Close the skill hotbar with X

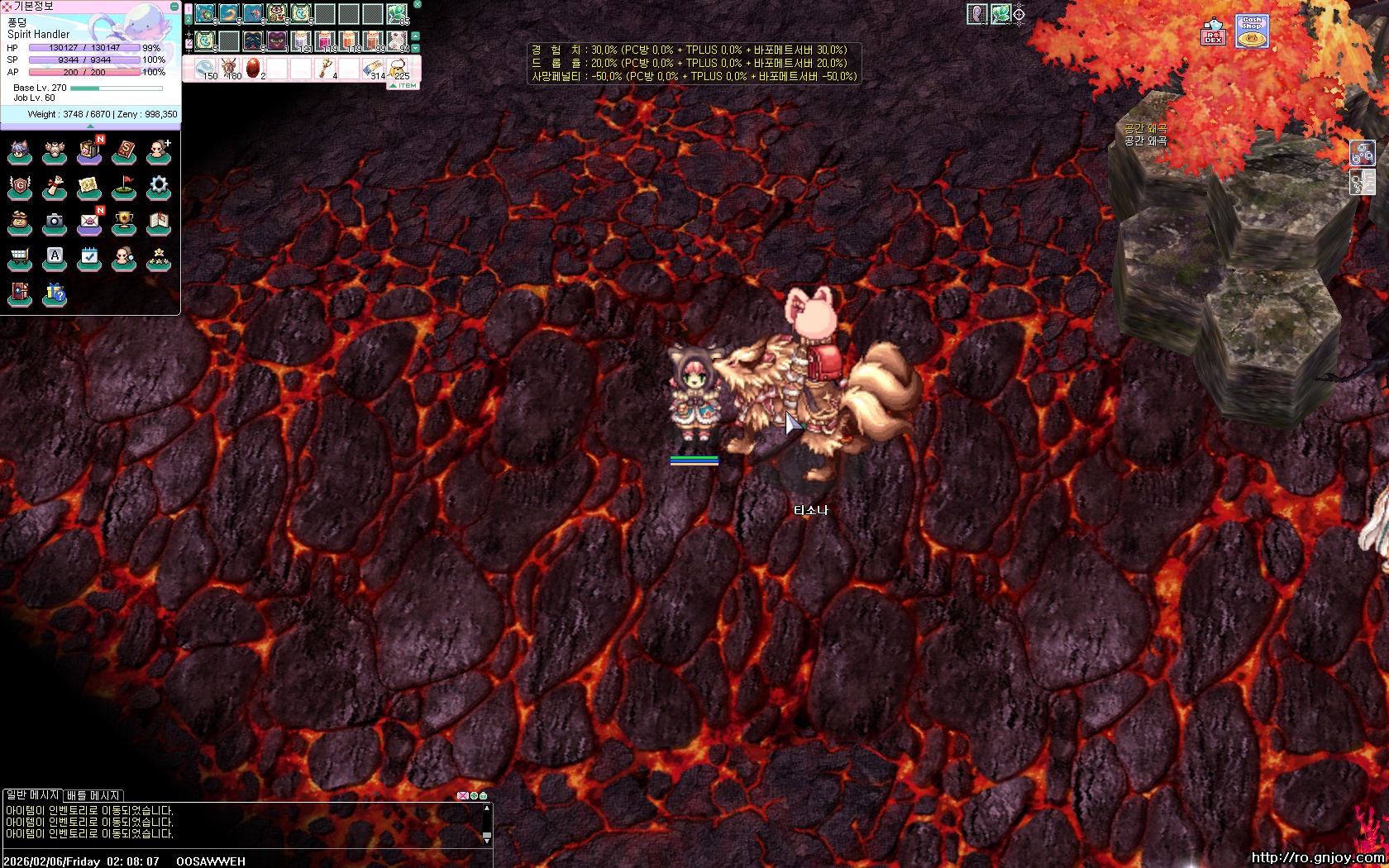pyautogui.click(x=417, y=5)
